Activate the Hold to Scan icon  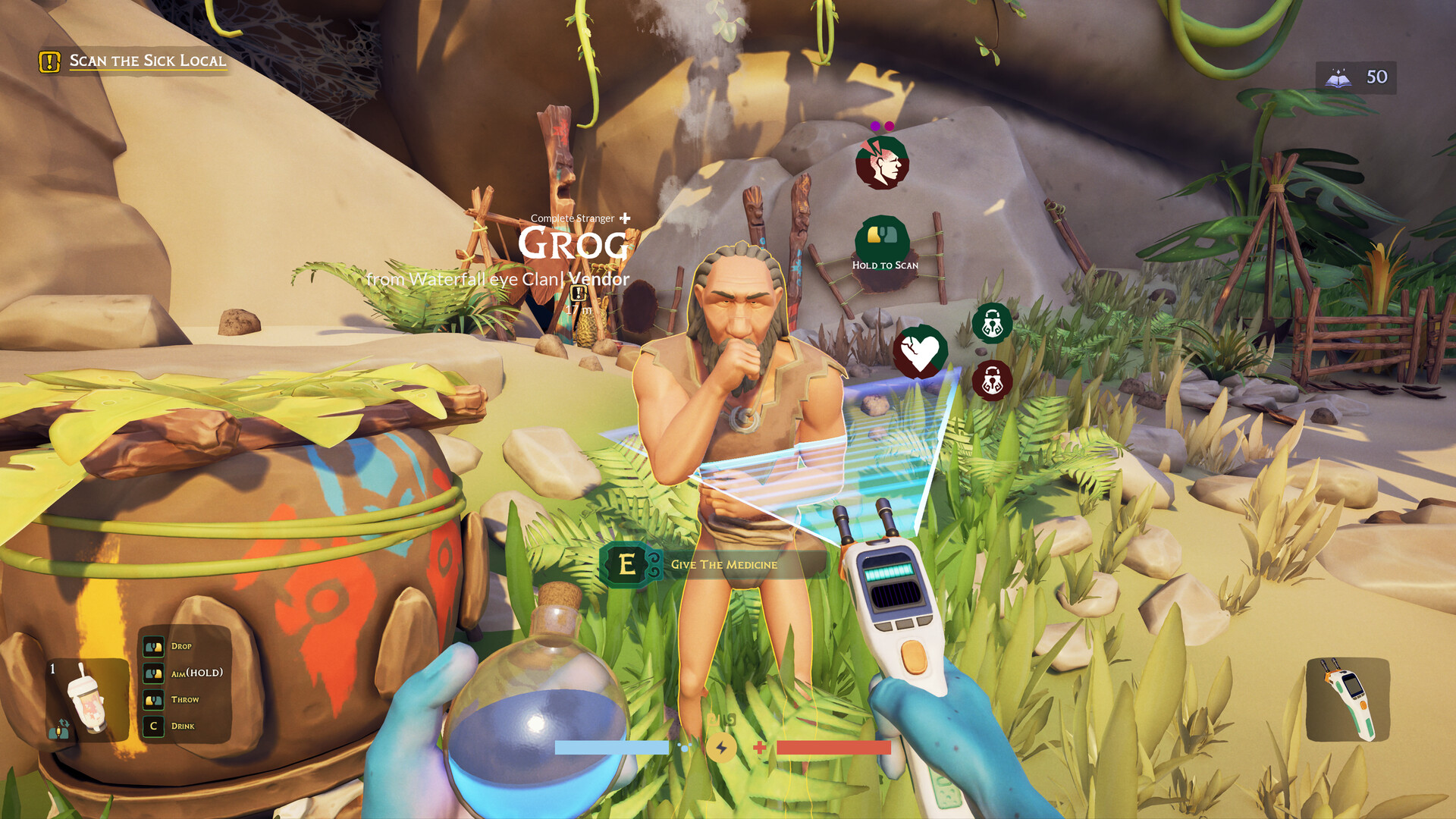883,238
